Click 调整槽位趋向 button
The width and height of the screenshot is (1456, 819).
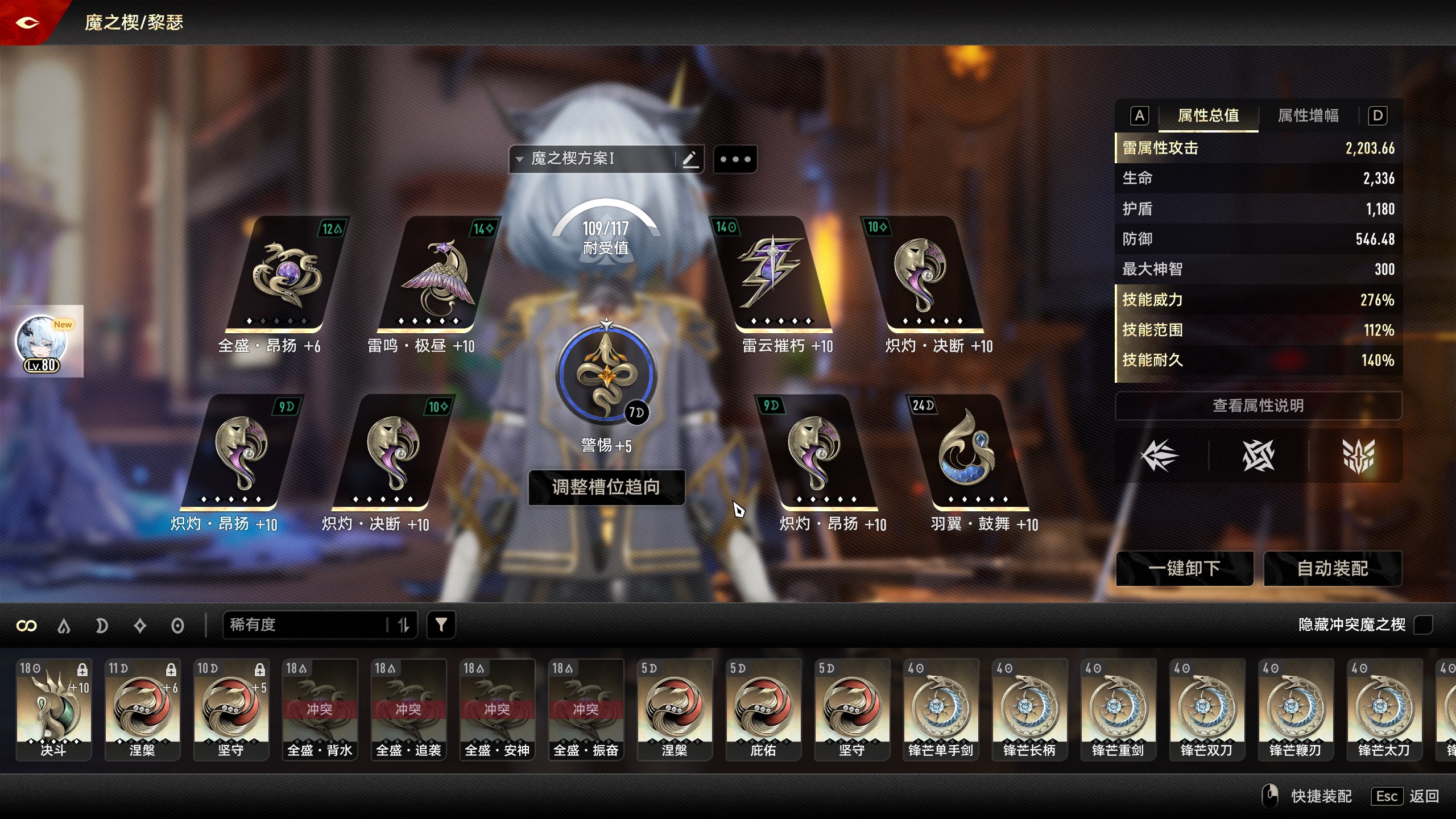click(606, 487)
